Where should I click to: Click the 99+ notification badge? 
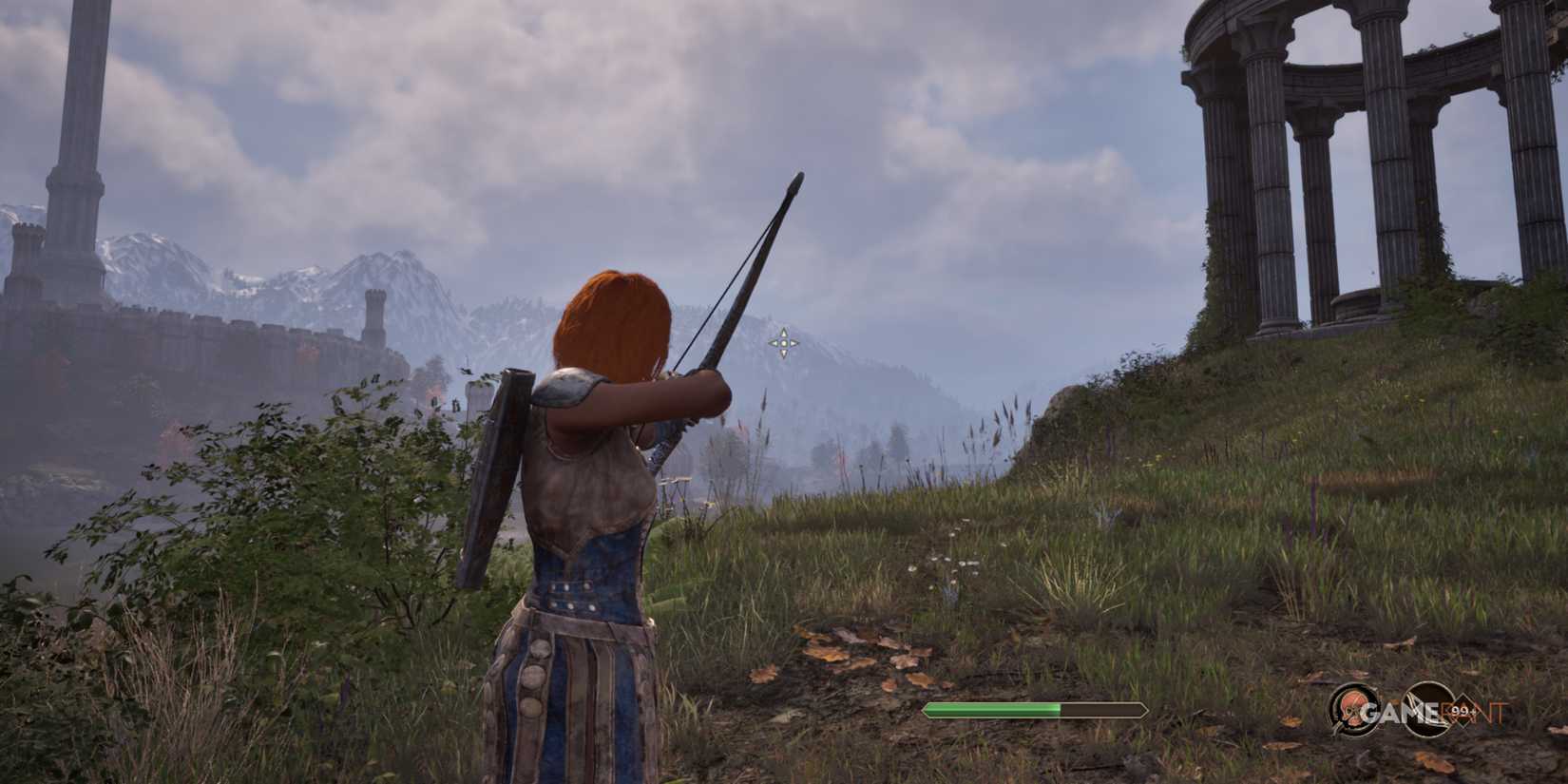point(1463,711)
